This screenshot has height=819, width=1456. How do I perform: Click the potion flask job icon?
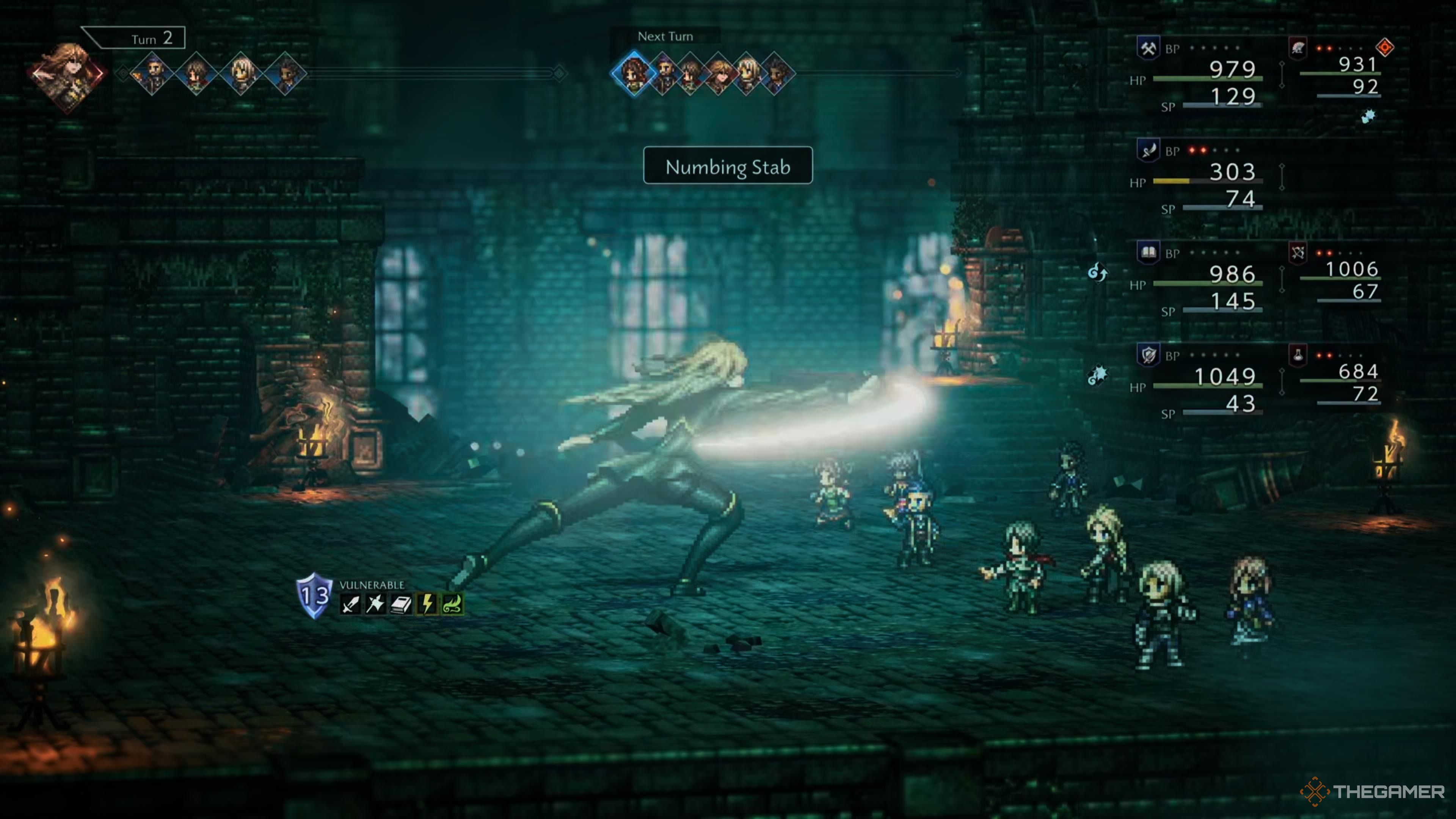click(1298, 355)
